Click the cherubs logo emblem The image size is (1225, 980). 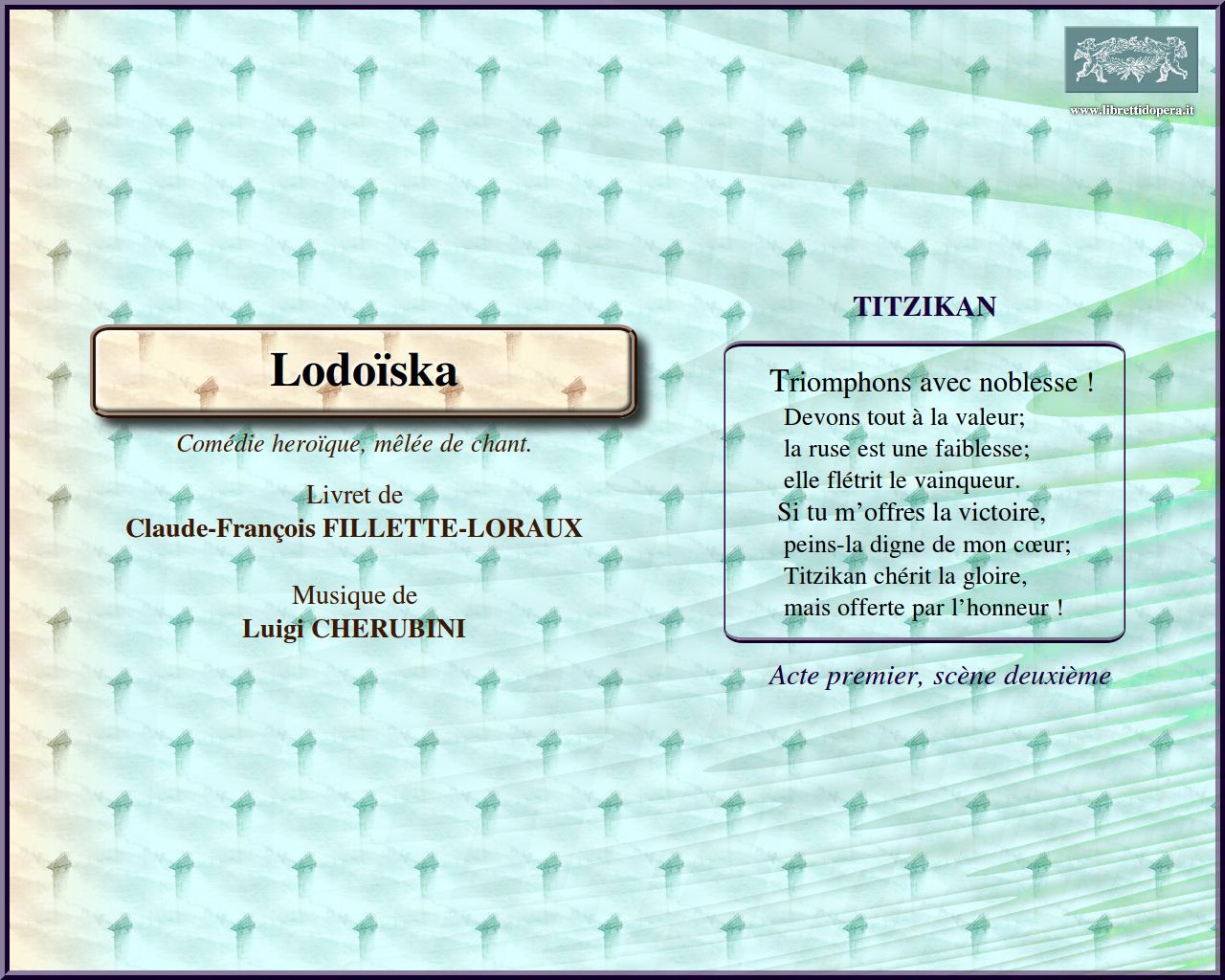[1131, 60]
